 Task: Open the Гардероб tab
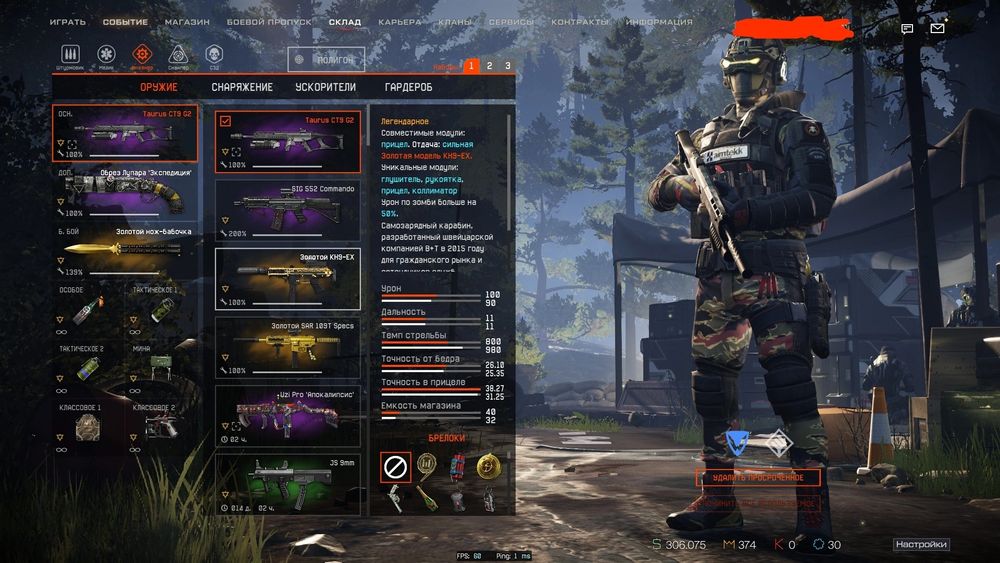point(408,87)
